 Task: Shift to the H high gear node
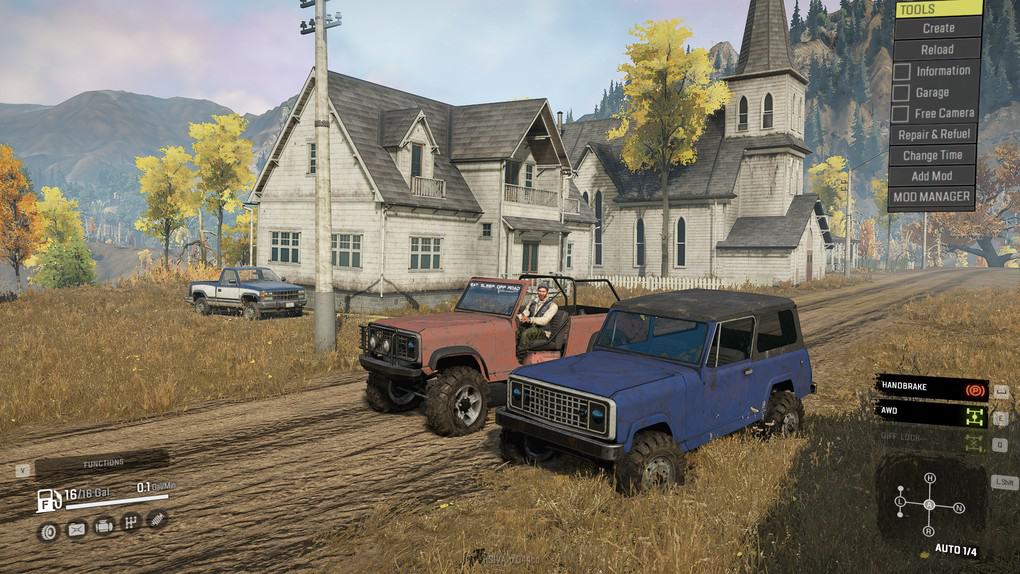click(929, 478)
